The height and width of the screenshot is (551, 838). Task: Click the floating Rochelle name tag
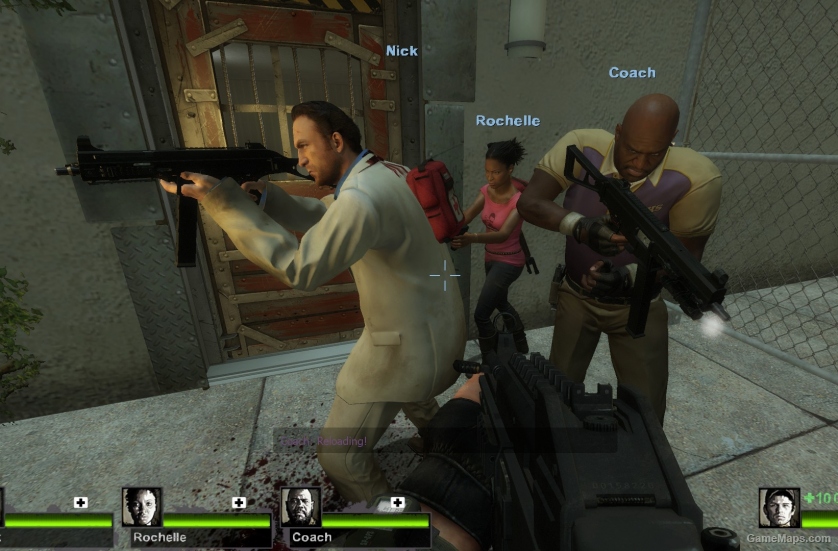coord(507,120)
